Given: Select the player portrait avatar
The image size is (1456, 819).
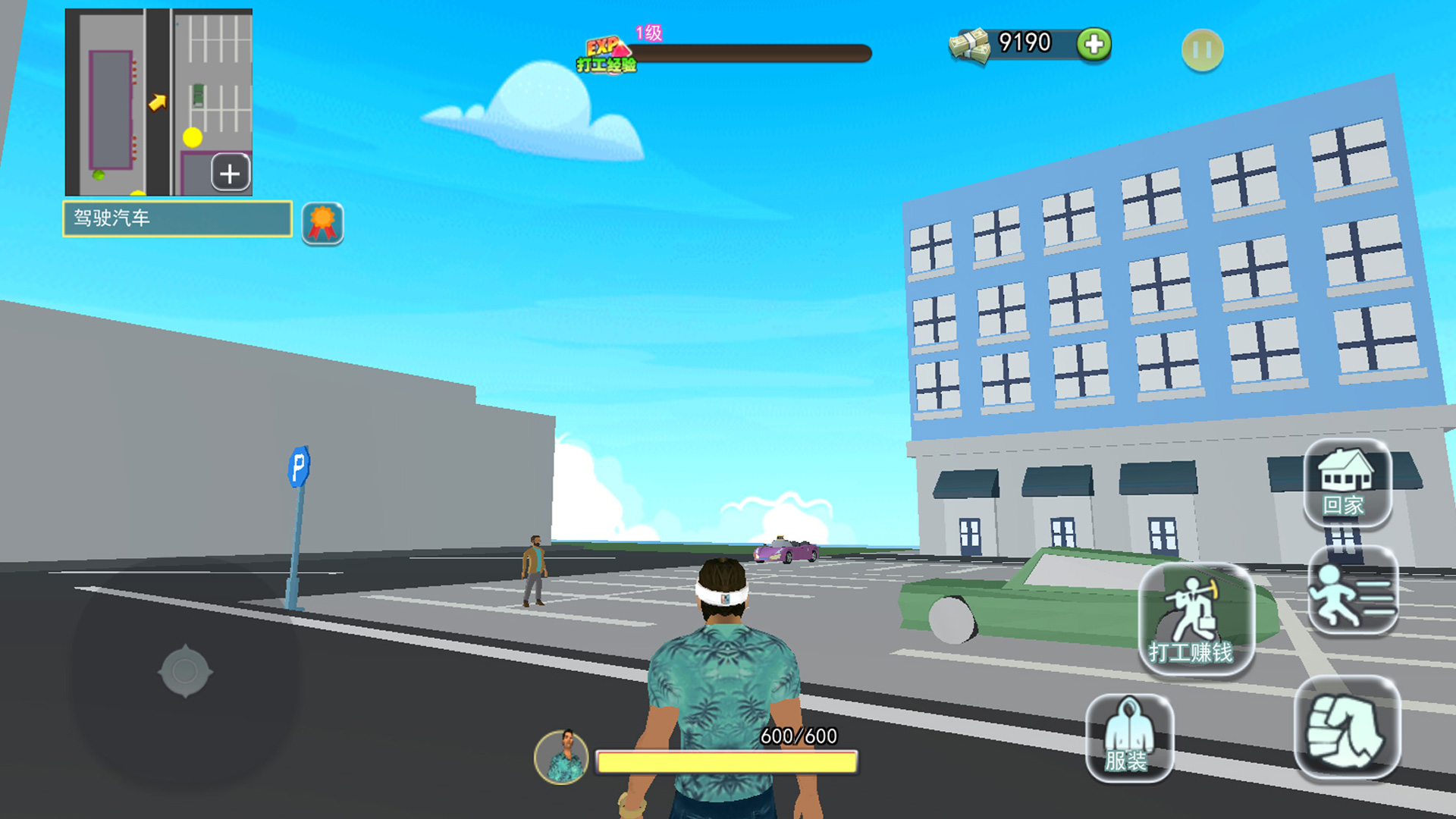Looking at the screenshot, I should pos(561,756).
